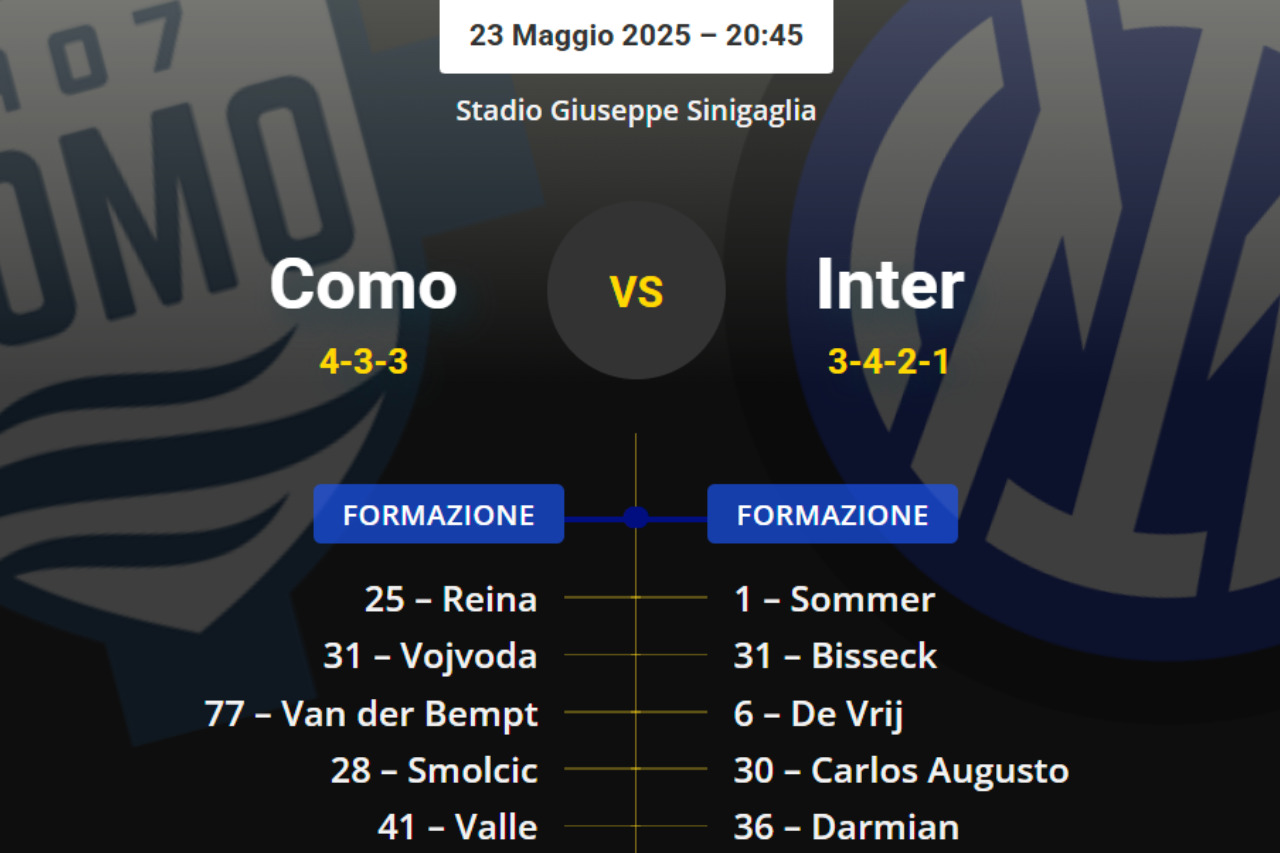Select Reina in the Como lineup

[451, 599]
